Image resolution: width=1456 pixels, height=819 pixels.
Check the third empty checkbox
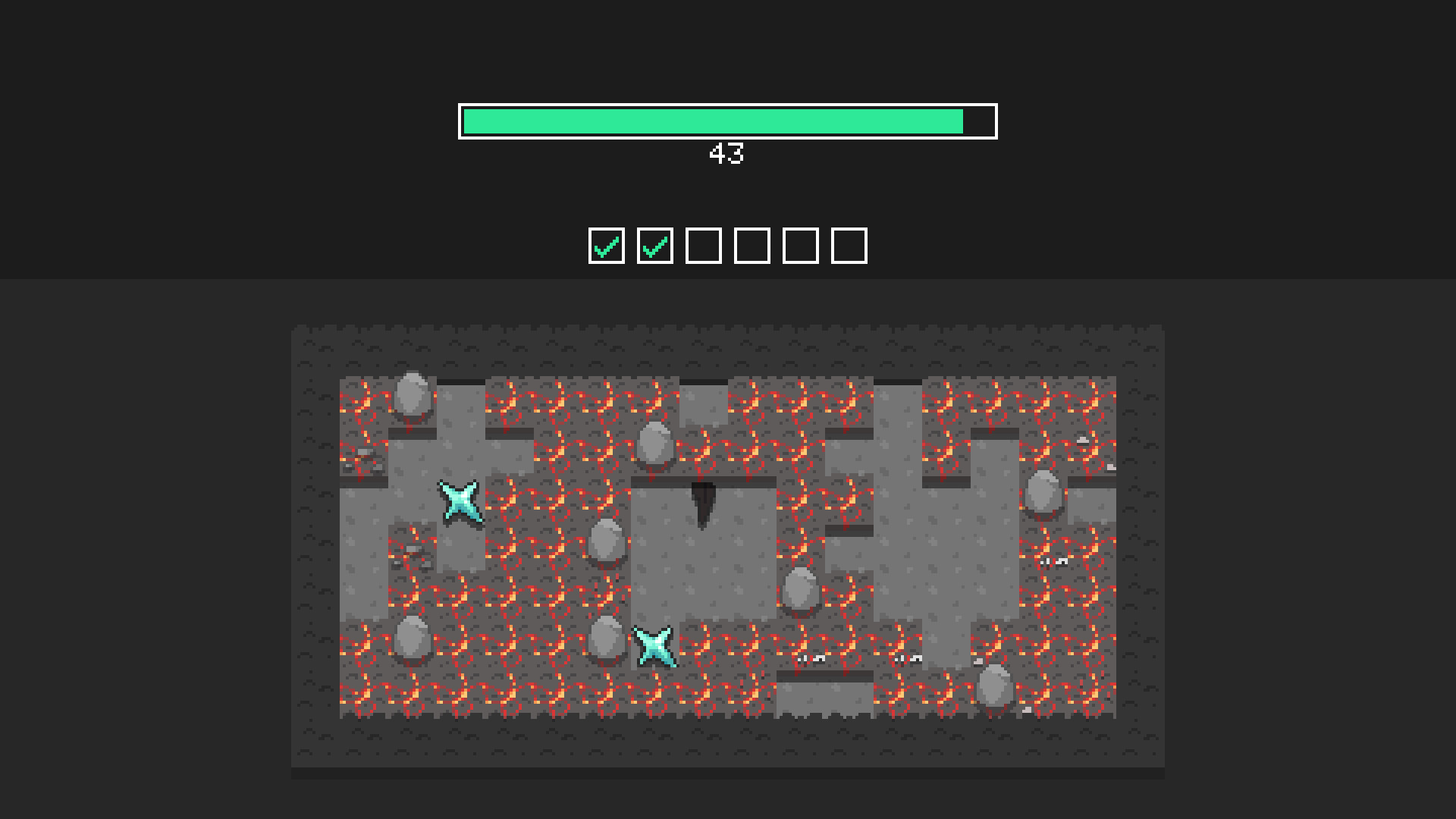pyautogui.click(x=703, y=244)
